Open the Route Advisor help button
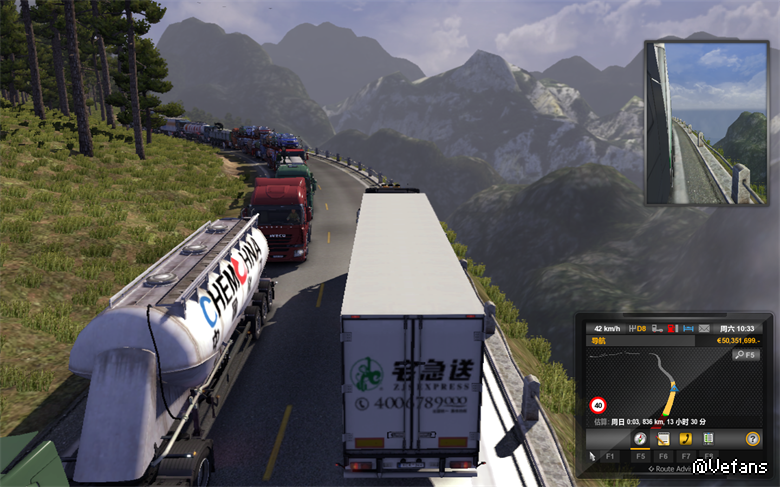The height and width of the screenshot is (487, 780). pyautogui.click(x=753, y=439)
